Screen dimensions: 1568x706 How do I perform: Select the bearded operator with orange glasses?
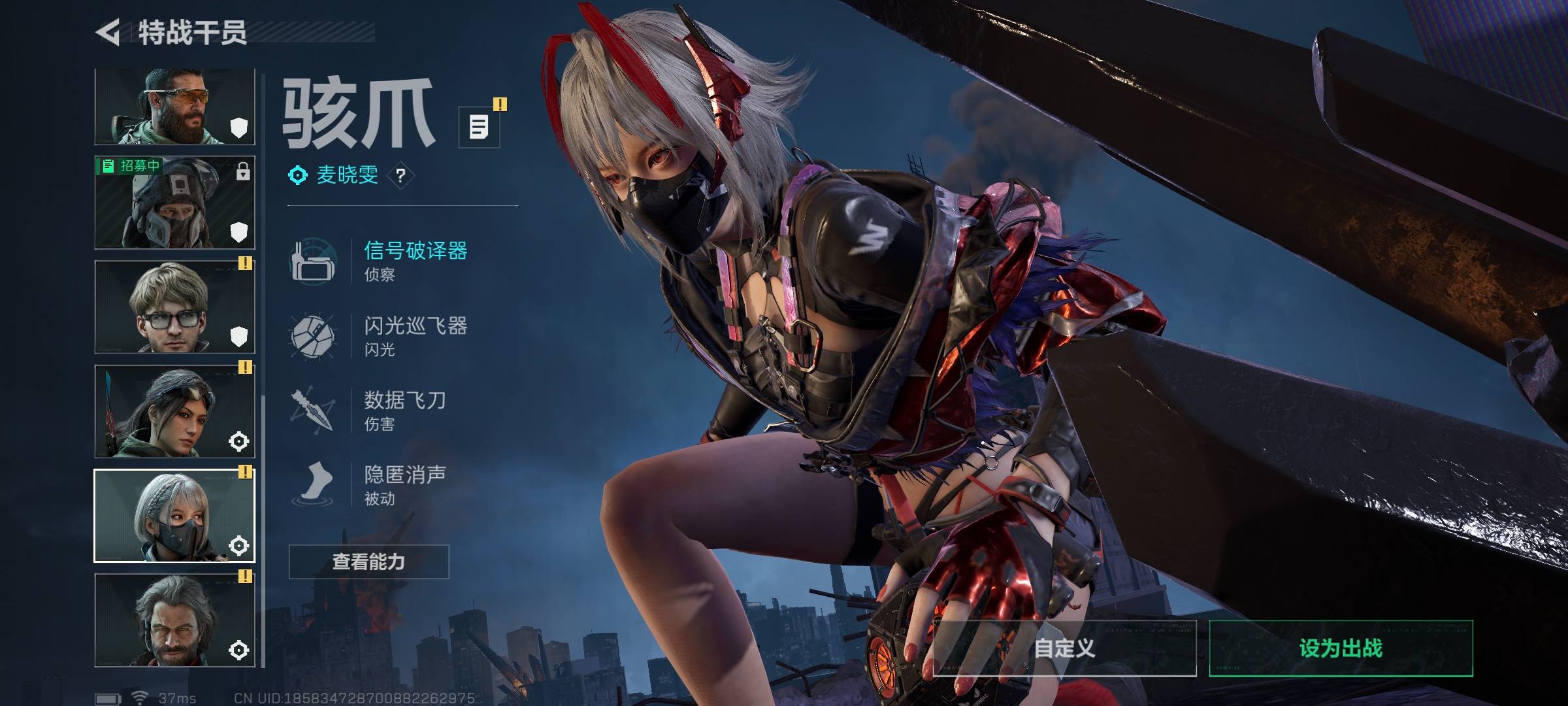click(x=174, y=107)
